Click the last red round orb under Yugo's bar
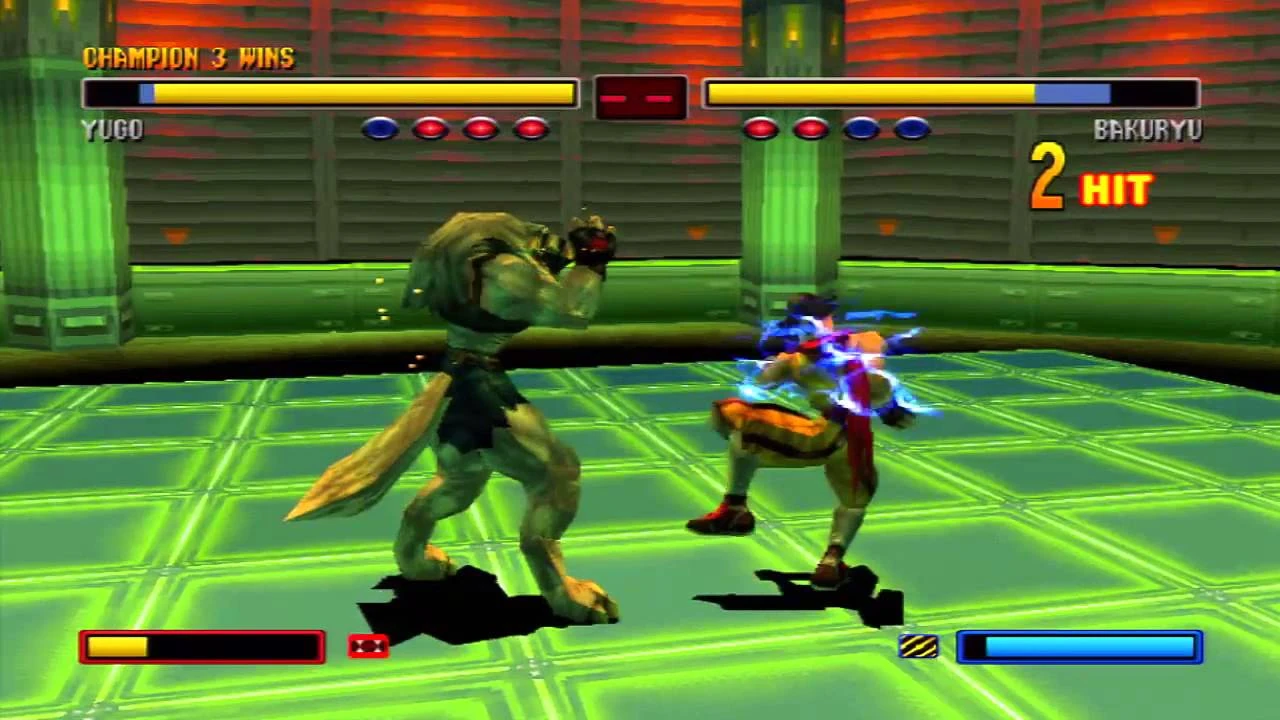The height and width of the screenshot is (720, 1280). 530,129
